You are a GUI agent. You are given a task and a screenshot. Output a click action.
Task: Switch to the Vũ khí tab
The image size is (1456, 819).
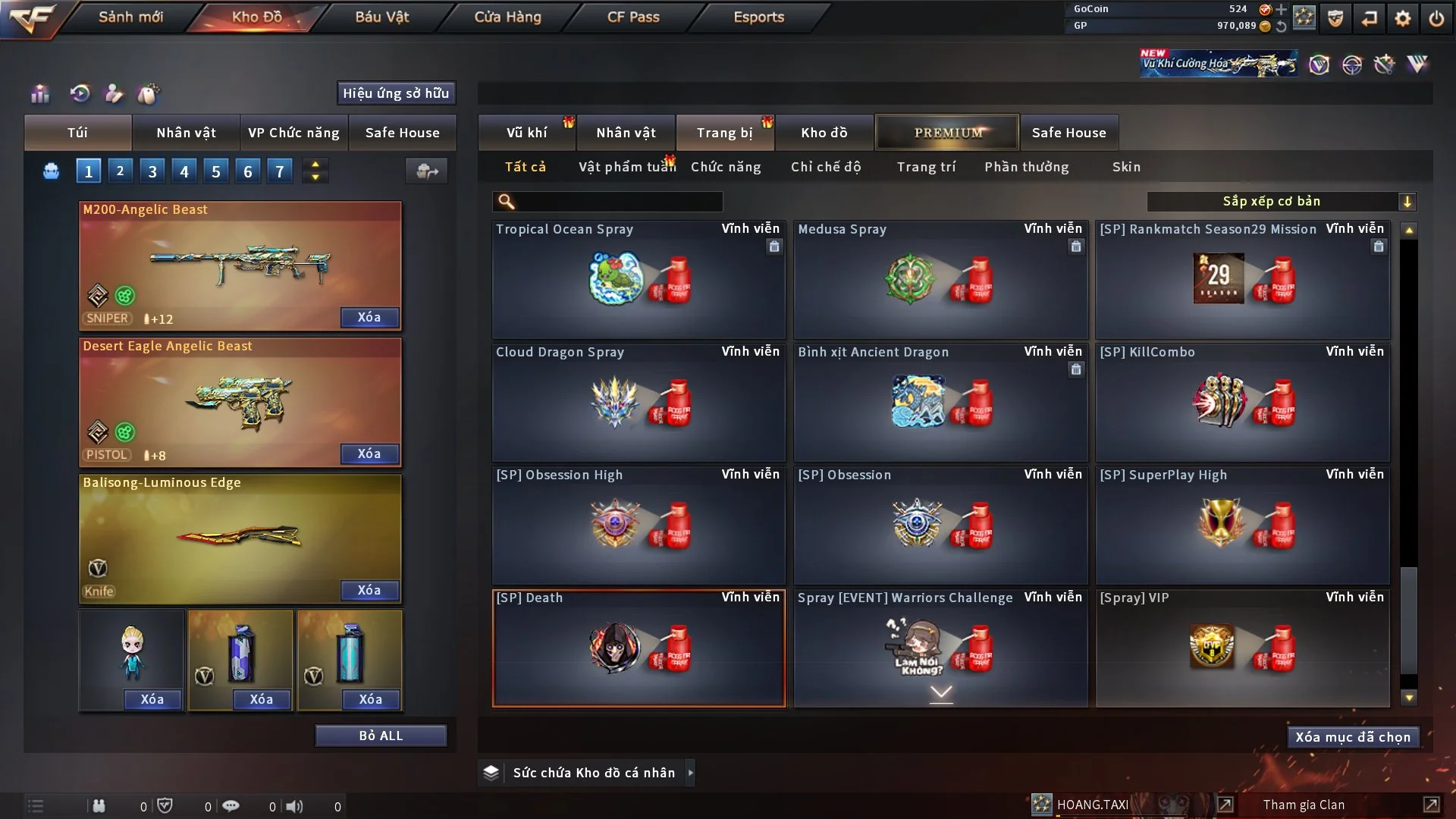(x=526, y=133)
